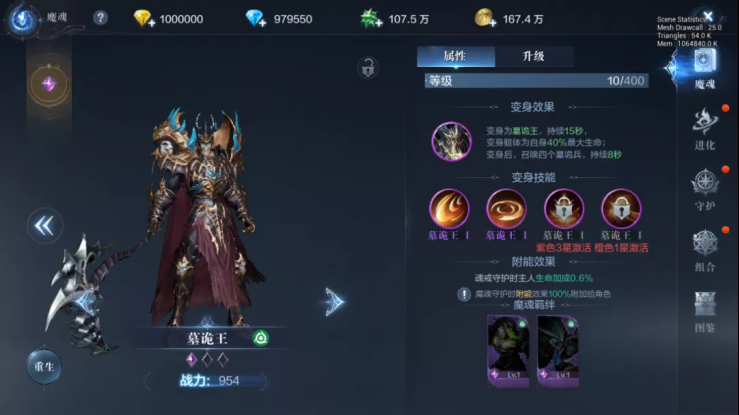Select the 属性 tab

coord(455,57)
